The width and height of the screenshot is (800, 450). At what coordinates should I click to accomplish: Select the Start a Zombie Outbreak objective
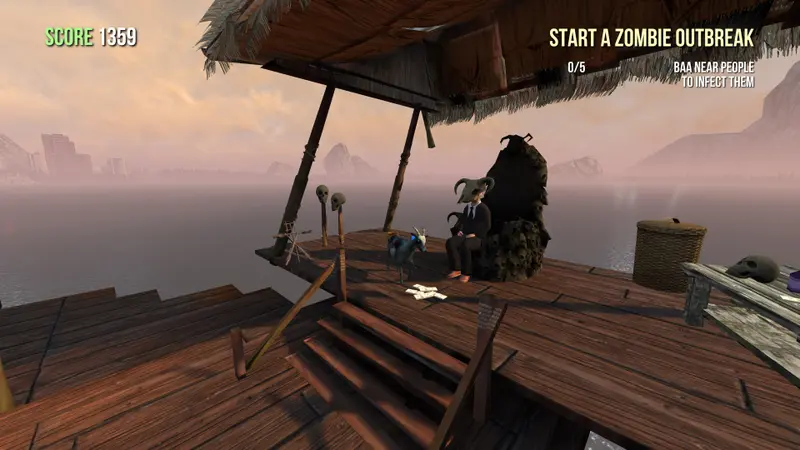(x=650, y=38)
